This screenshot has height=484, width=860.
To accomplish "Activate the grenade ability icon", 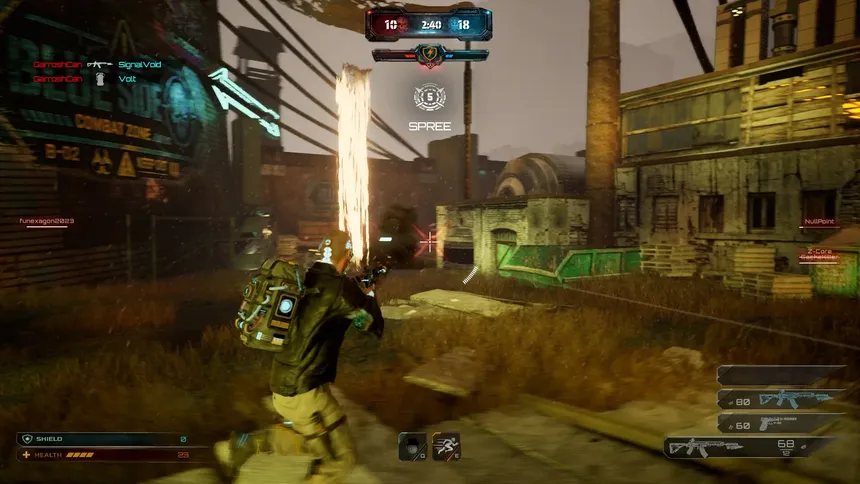I will coord(412,446).
